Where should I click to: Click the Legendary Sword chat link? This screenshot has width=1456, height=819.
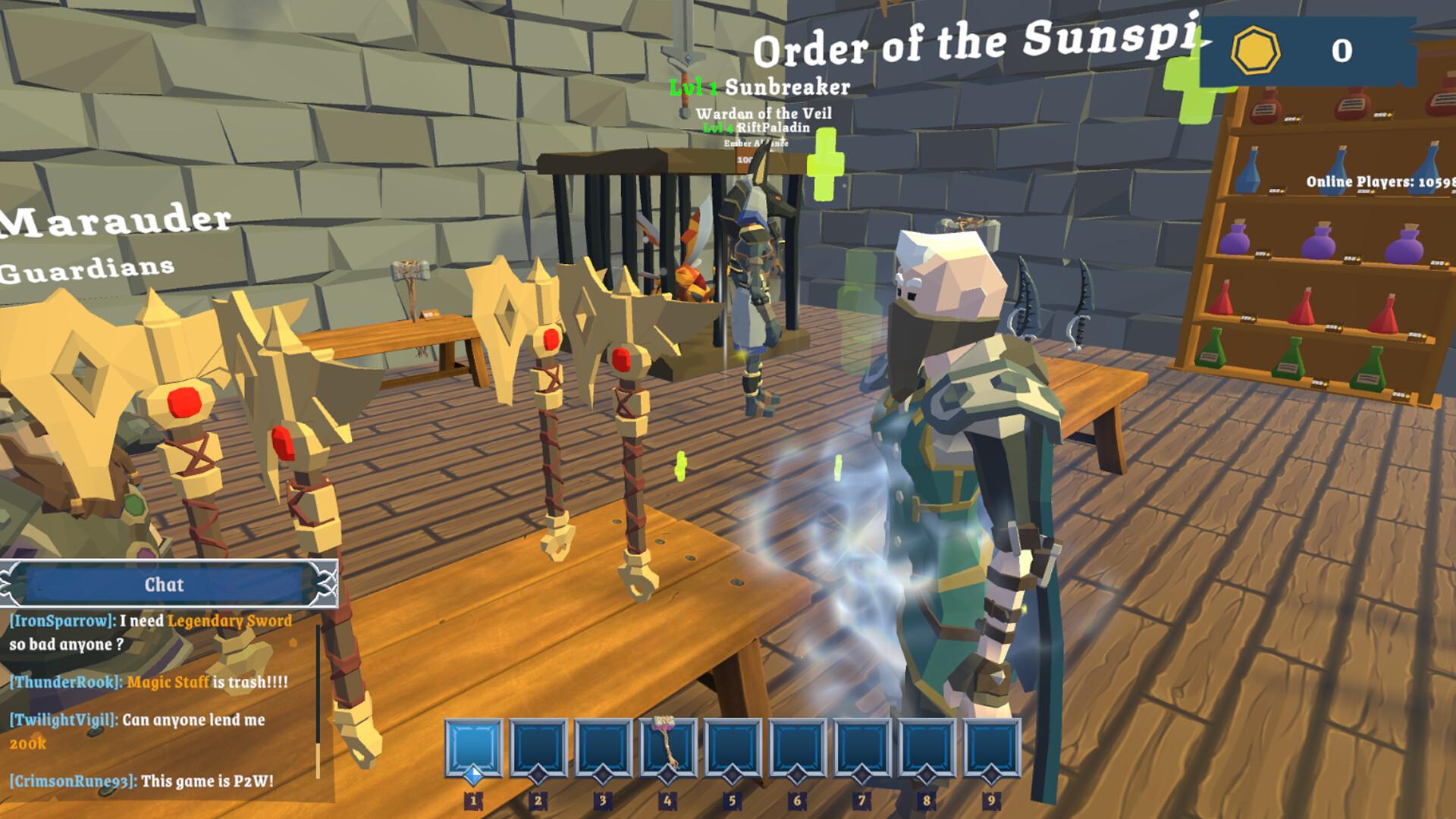[229, 622]
